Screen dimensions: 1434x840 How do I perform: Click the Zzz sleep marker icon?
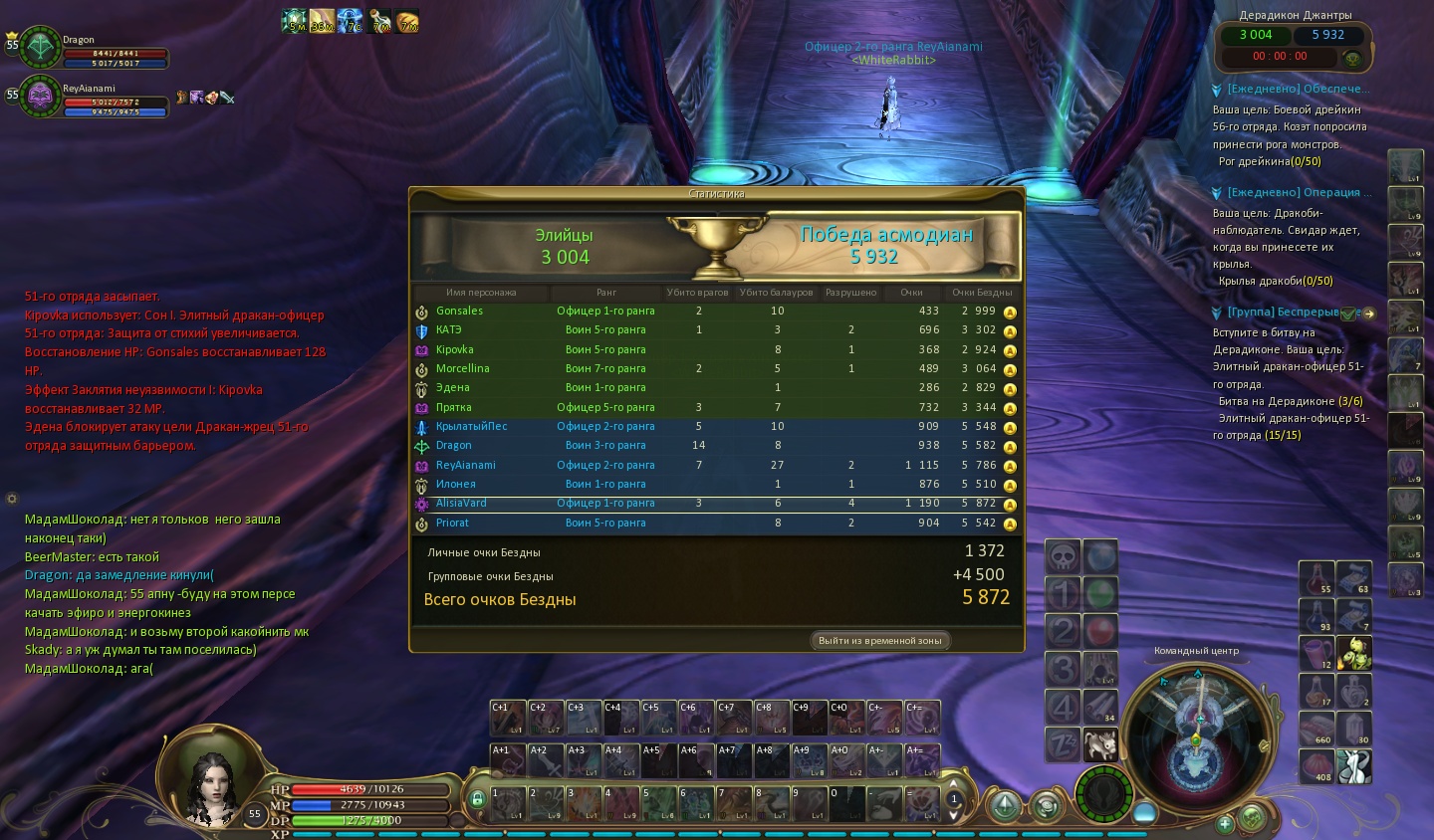[1063, 742]
